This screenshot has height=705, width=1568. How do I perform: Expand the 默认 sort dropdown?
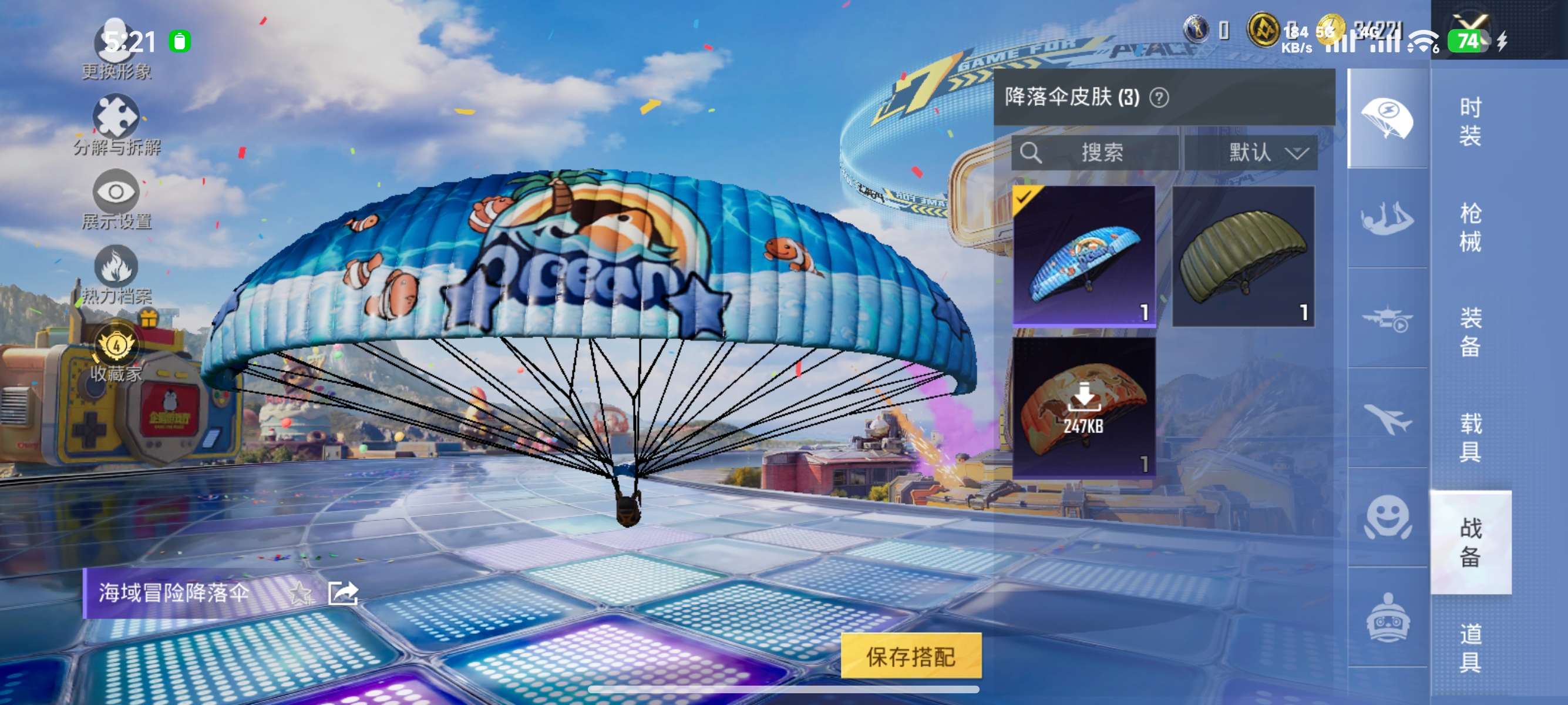pyautogui.click(x=1269, y=153)
